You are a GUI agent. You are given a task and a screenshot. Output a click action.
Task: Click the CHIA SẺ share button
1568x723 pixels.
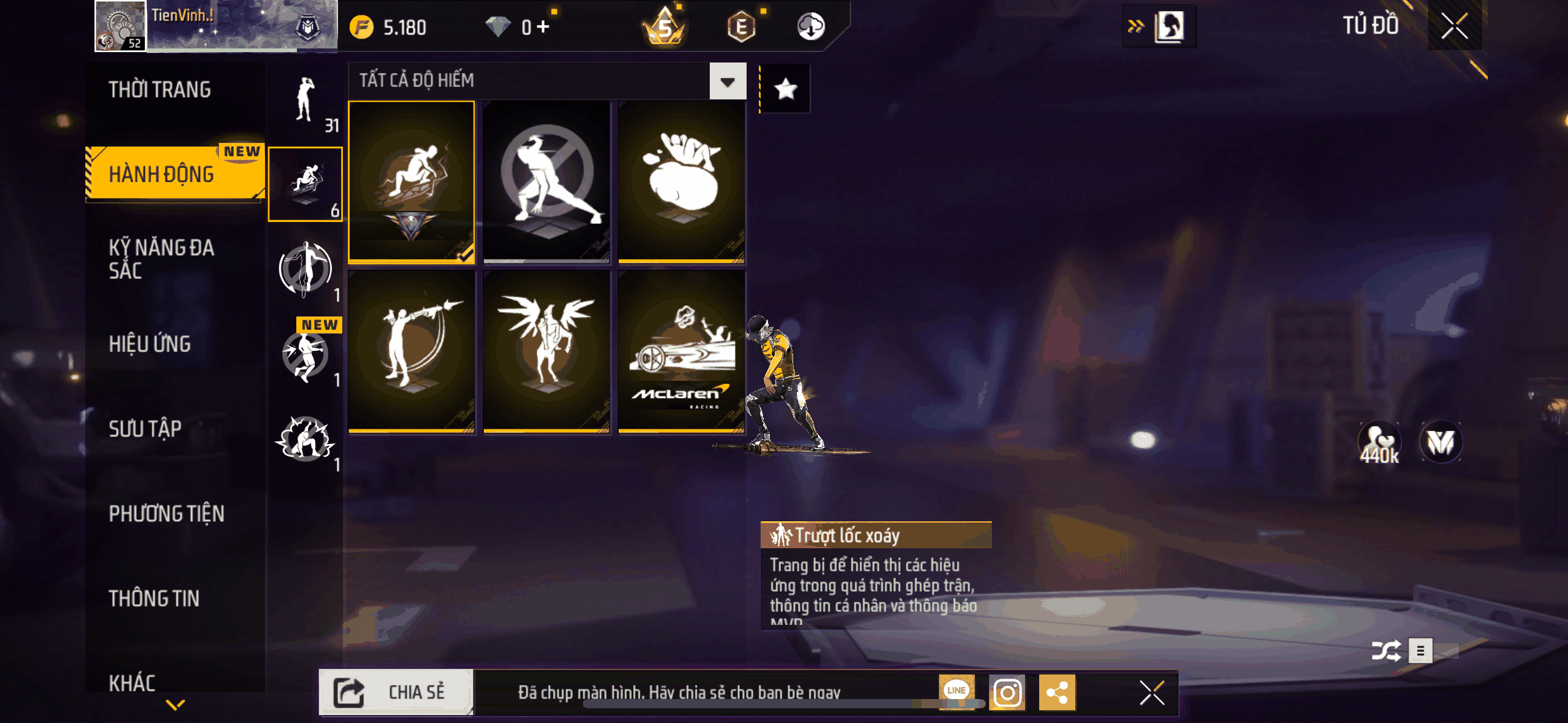pos(396,692)
